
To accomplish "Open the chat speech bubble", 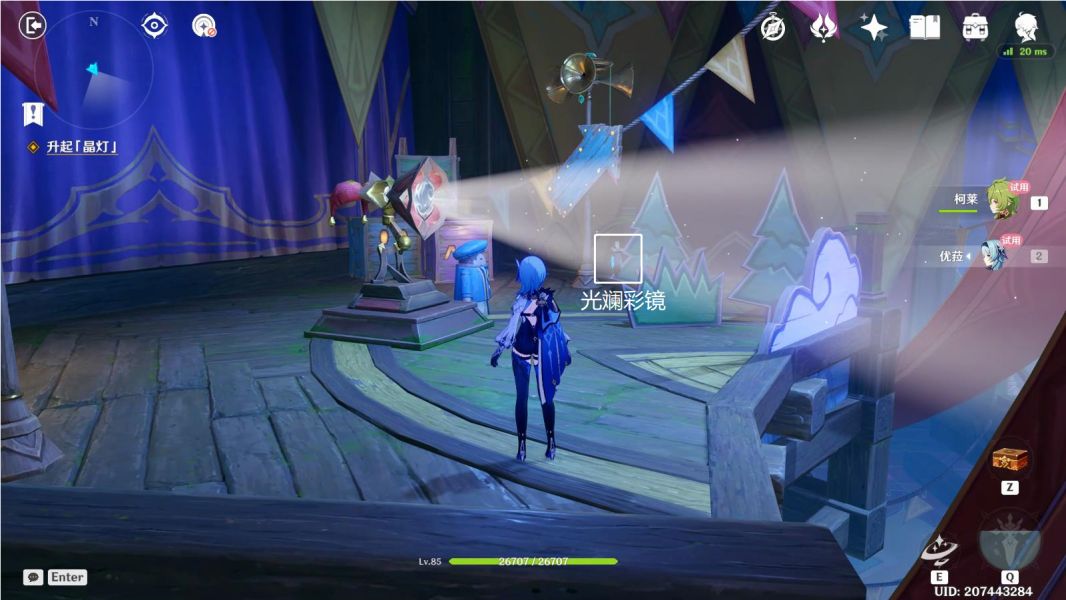I will (33, 577).
